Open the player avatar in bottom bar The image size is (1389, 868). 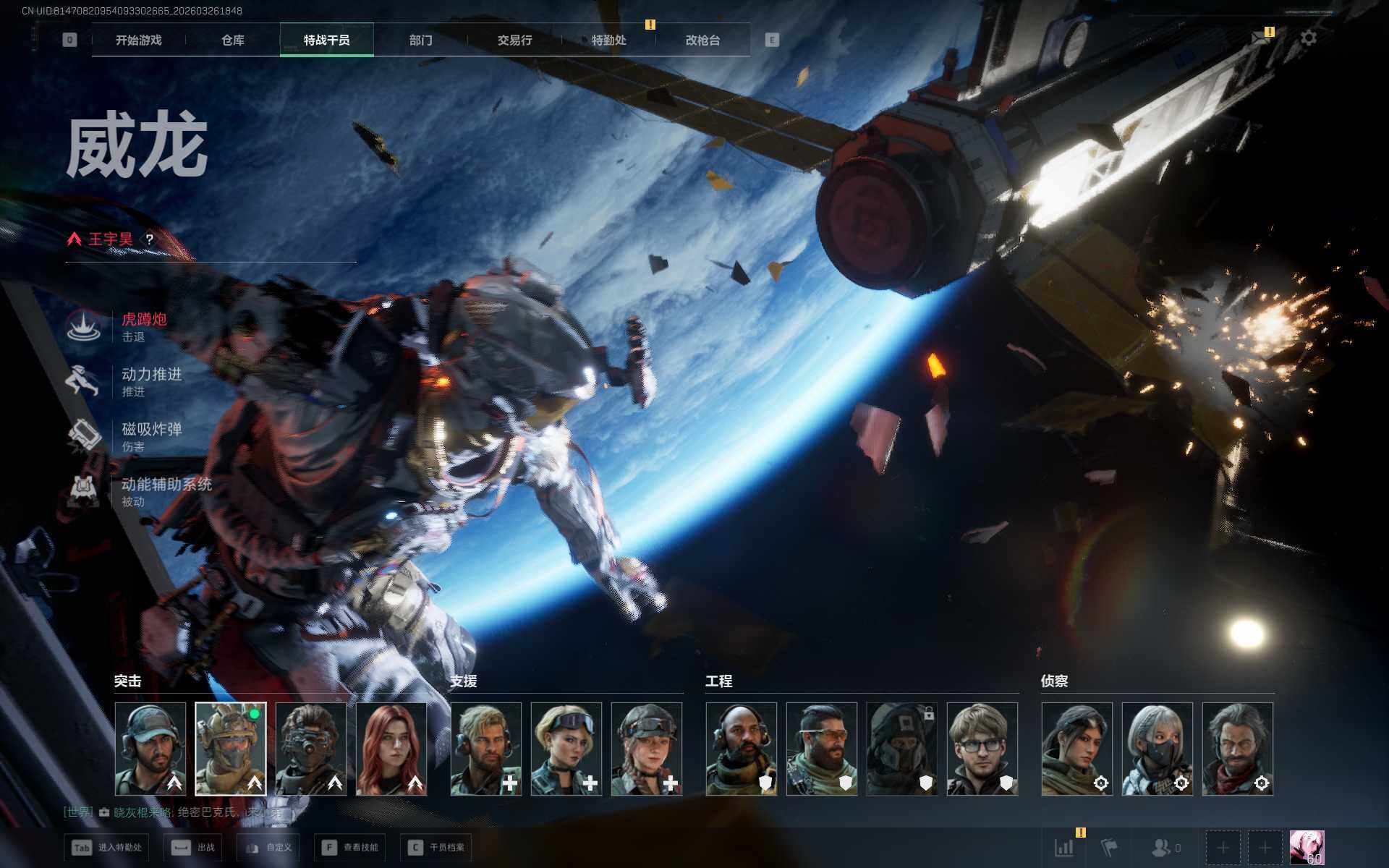(x=1307, y=847)
